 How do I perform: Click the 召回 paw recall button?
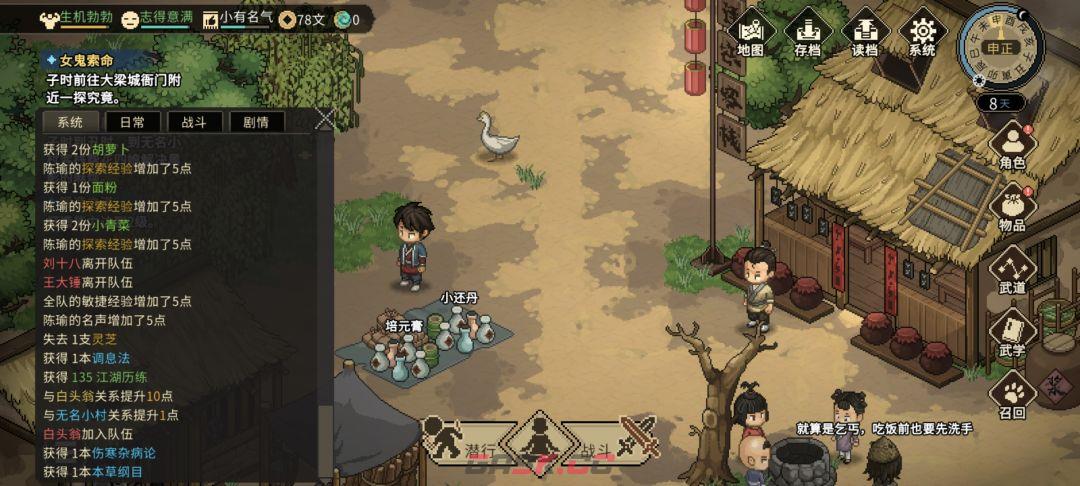[1012, 396]
